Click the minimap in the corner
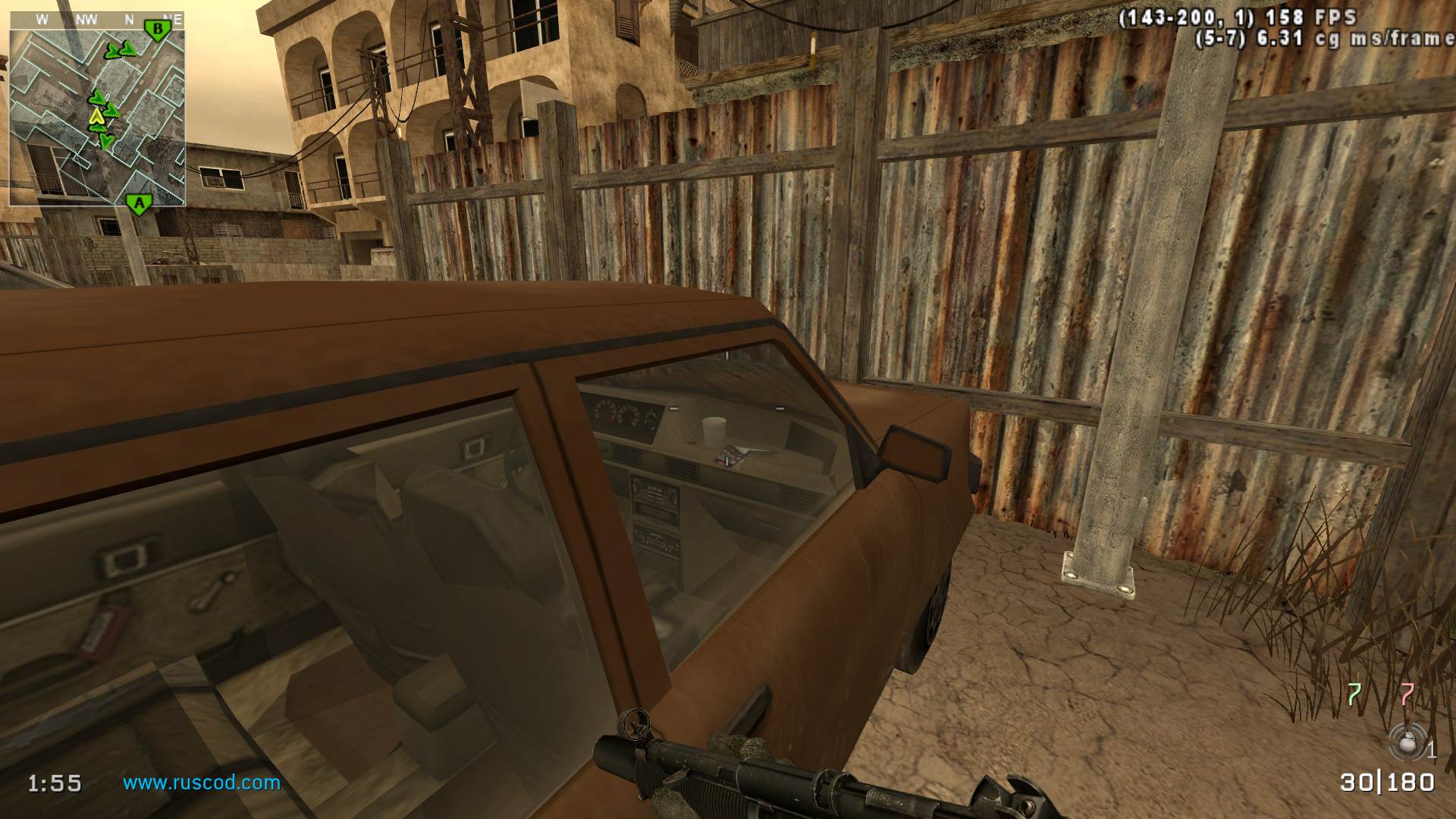This screenshot has height=819, width=1456. (97, 108)
